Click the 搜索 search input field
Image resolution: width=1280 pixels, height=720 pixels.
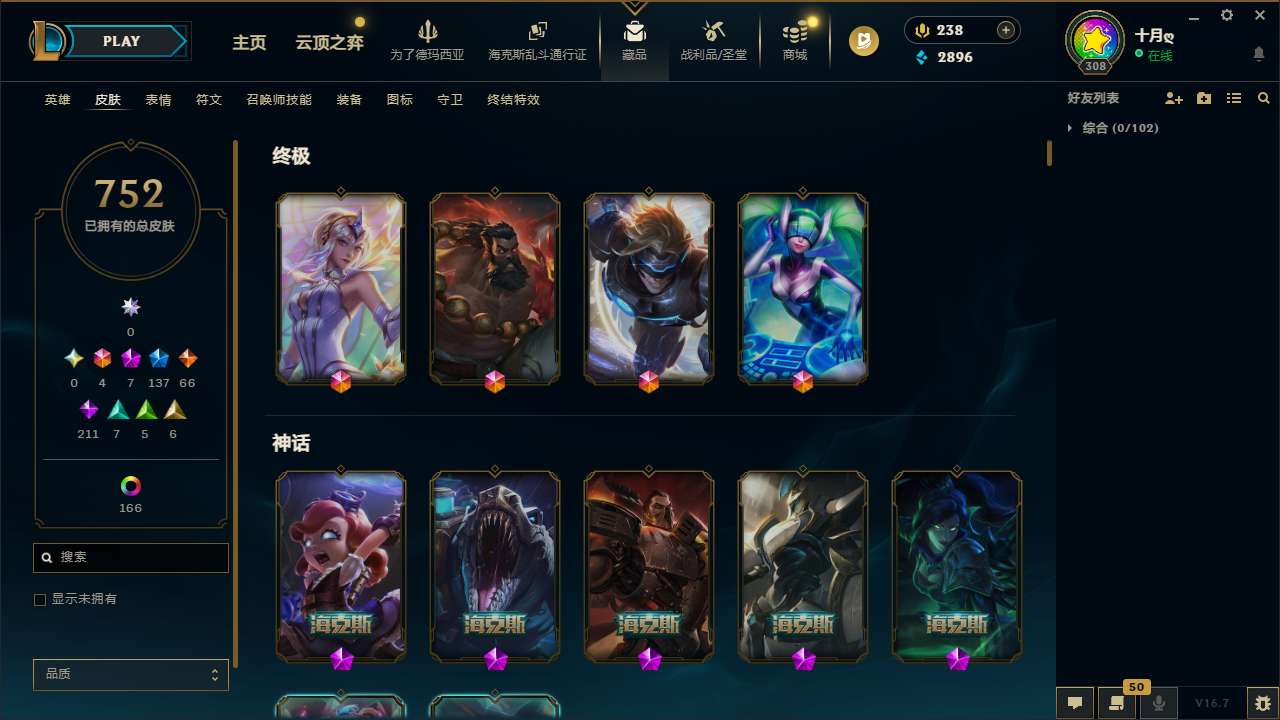point(130,557)
